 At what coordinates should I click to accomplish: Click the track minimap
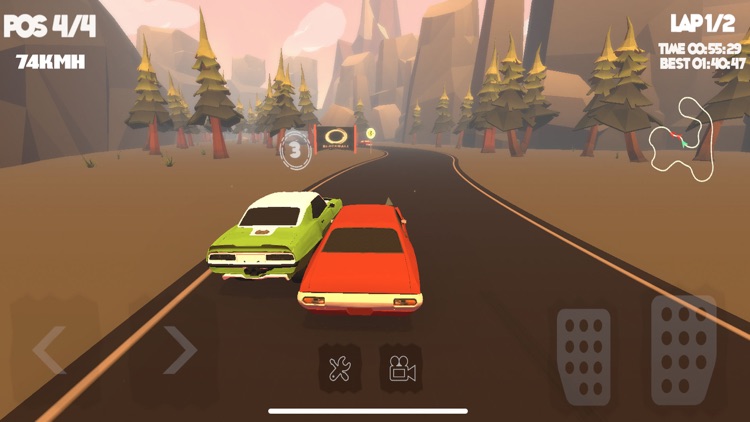[685, 138]
